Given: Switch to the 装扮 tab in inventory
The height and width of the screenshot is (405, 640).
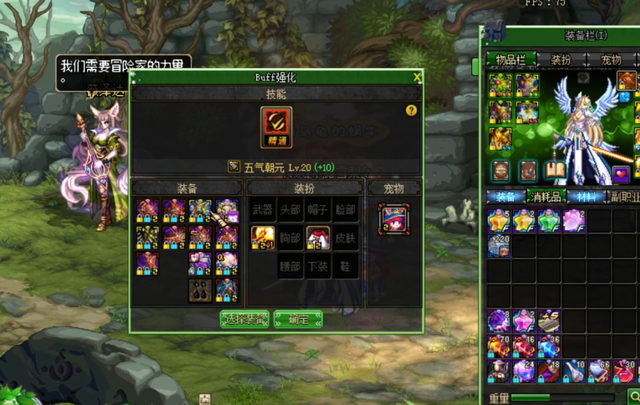Looking at the screenshot, I should click(x=561, y=60).
